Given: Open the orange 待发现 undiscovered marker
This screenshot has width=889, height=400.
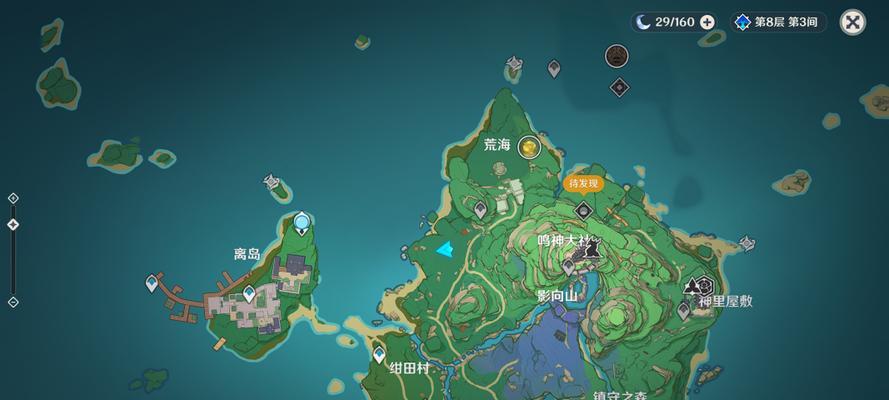Looking at the screenshot, I should click(583, 183).
